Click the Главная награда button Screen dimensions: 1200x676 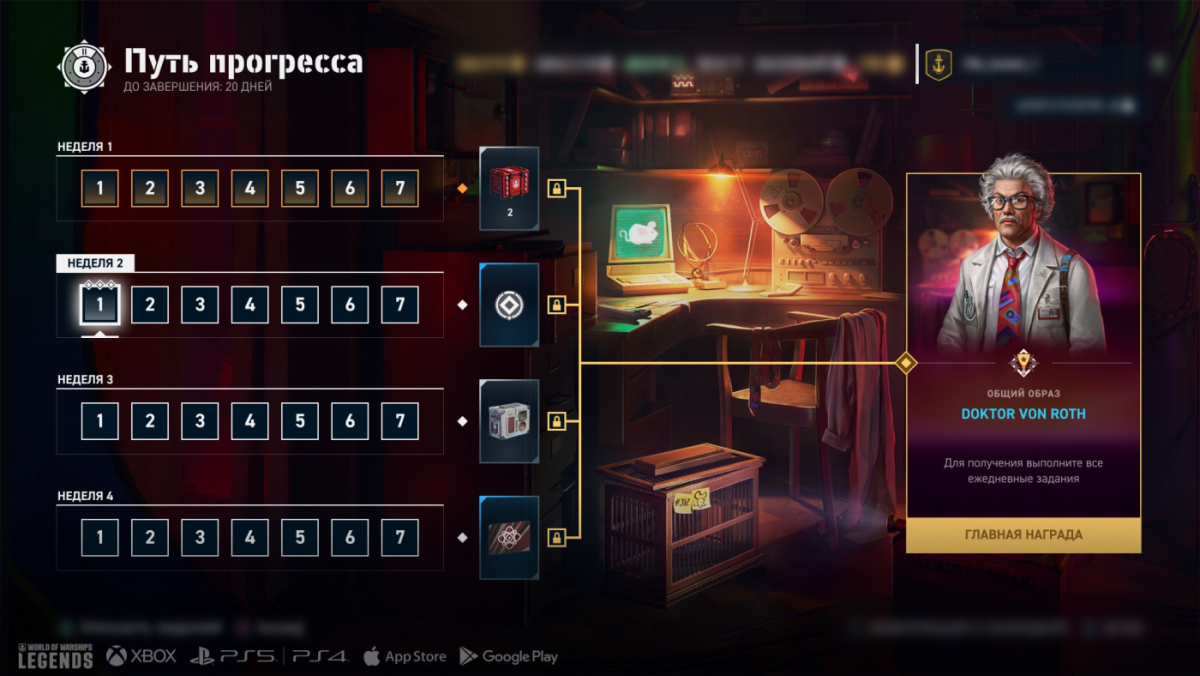[1023, 535]
